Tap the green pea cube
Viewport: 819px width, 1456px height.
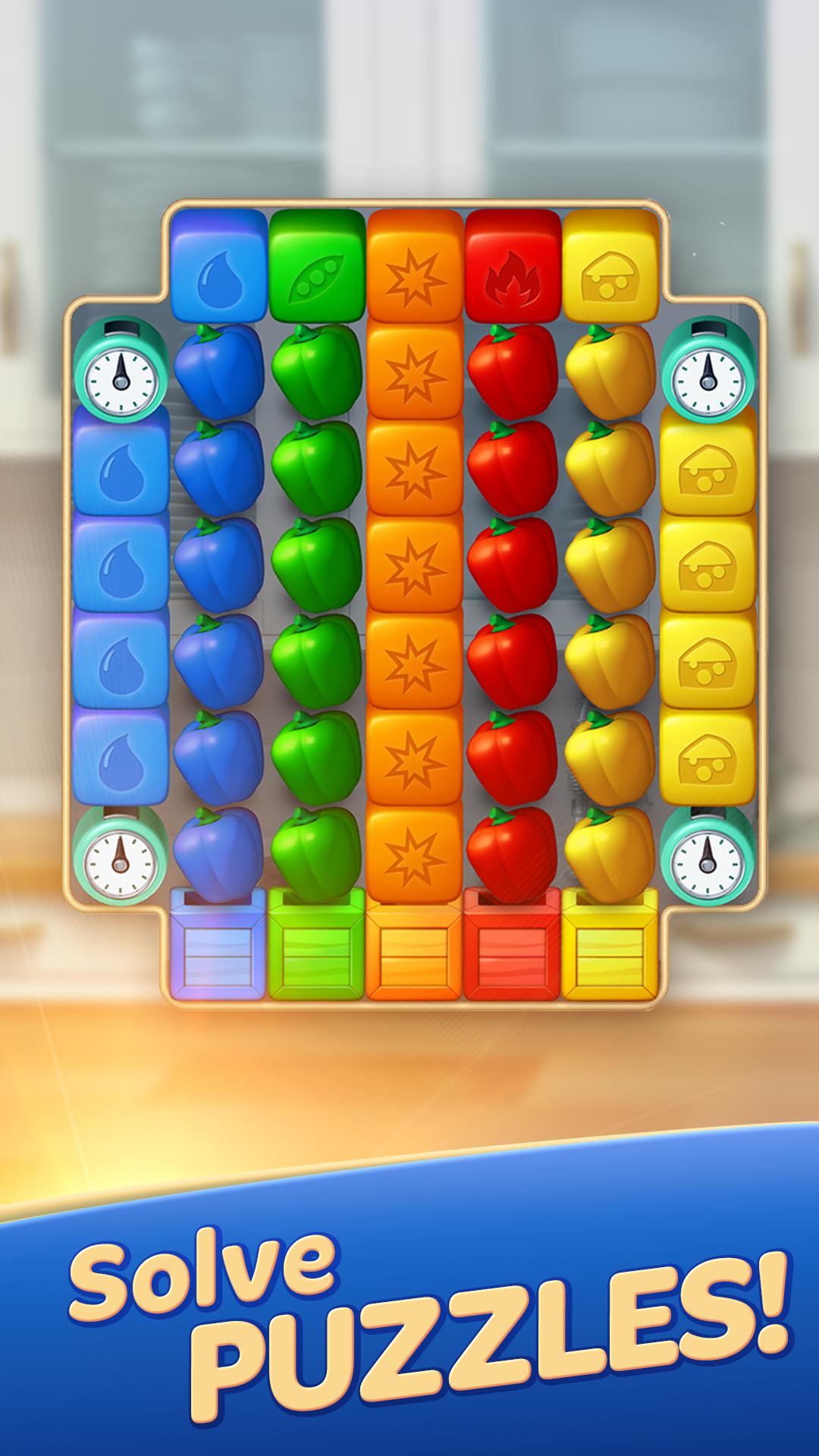pos(317,265)
